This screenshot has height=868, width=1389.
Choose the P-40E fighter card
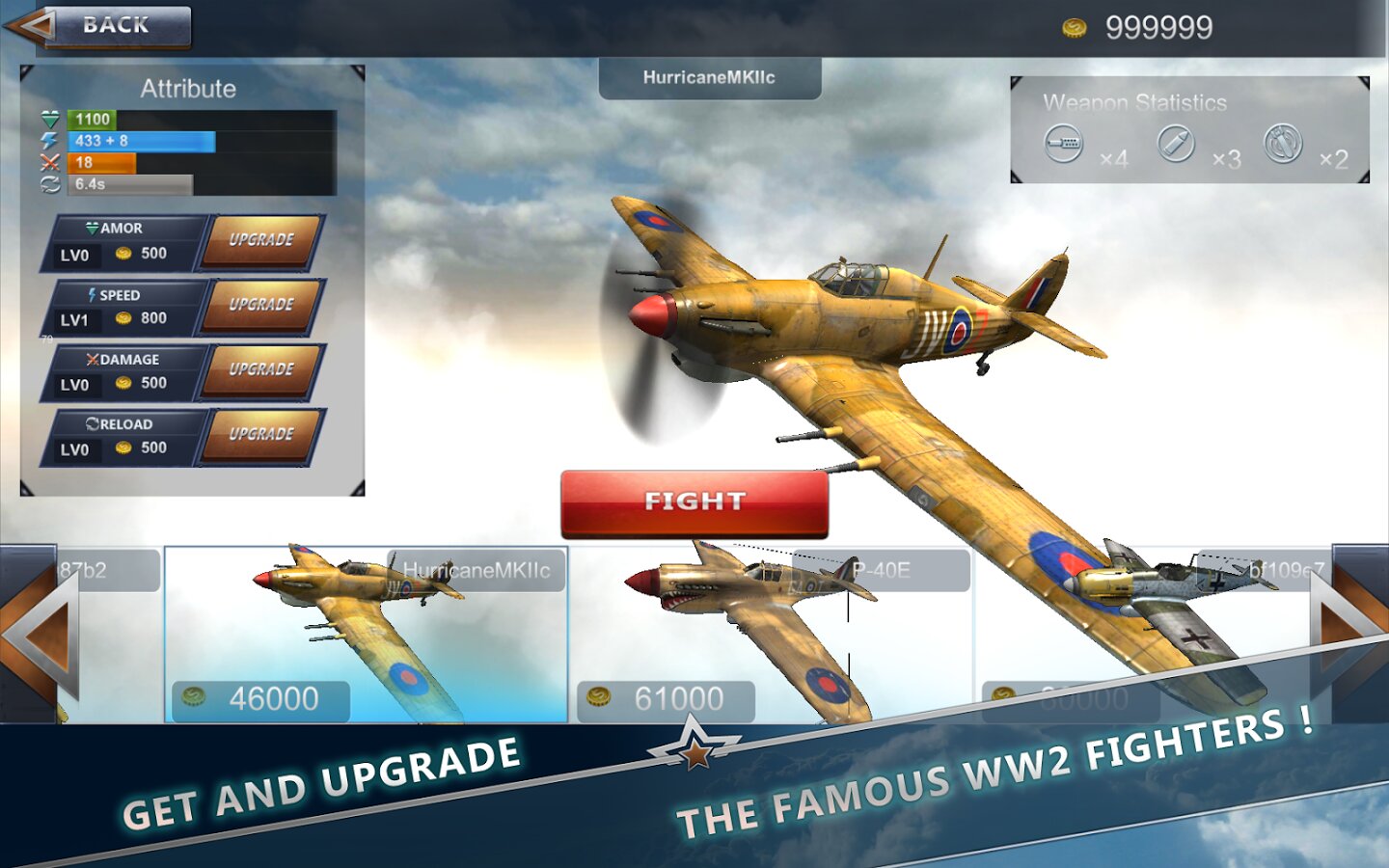[x=772, y=635]
